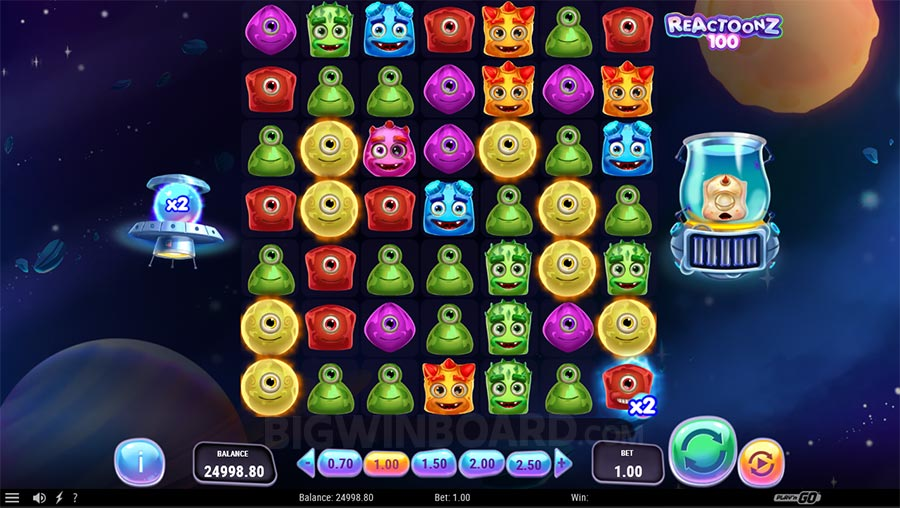This screenshot has width=900, height=508.
Task: Open the hamburger menu
Action: click(12, 497)
